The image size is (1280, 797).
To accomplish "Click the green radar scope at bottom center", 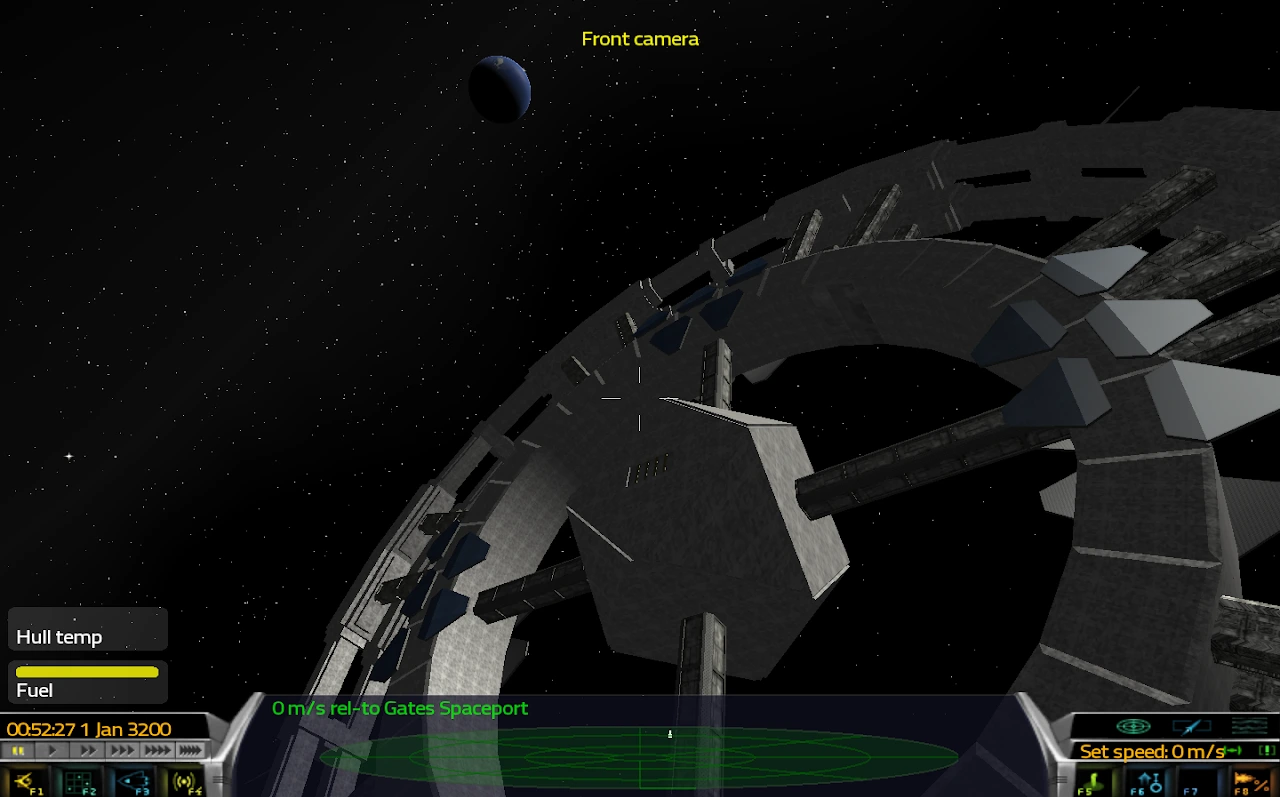I will [640, 757].
